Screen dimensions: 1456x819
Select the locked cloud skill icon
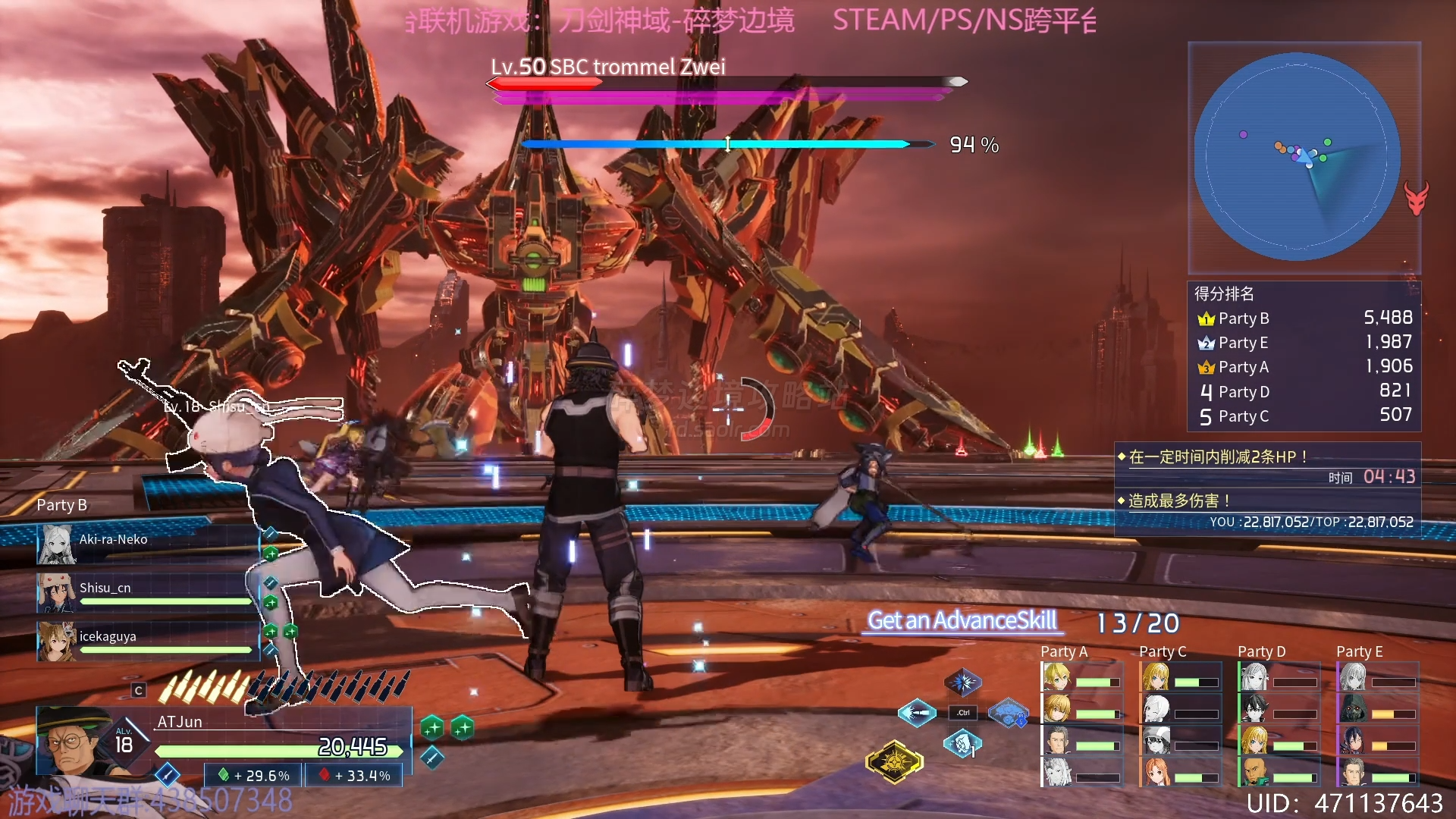(x=1008, y=713)
